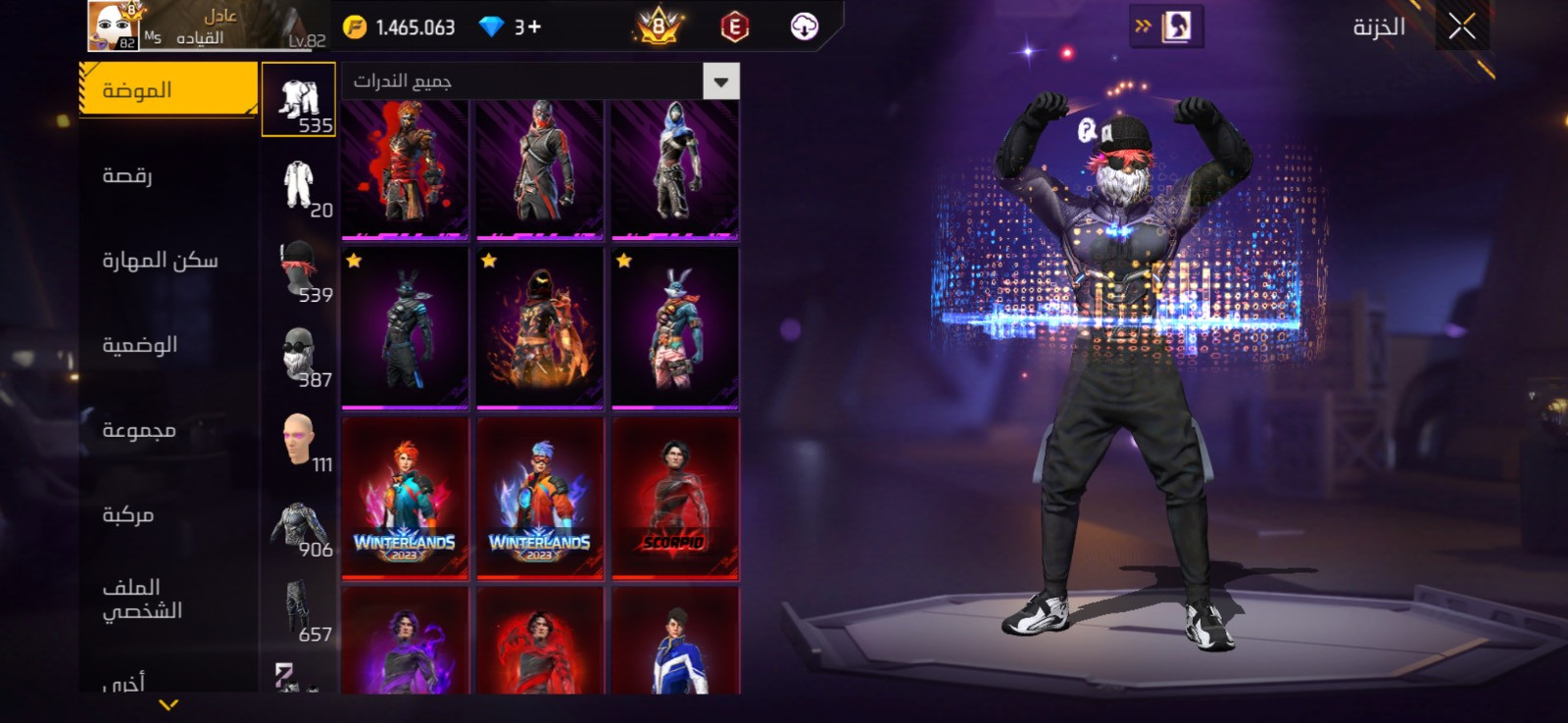The width and height of the screenshot is (1568, 723).
Task: Choose the الملف الشخصي profile tab
Action: [142, 599]
